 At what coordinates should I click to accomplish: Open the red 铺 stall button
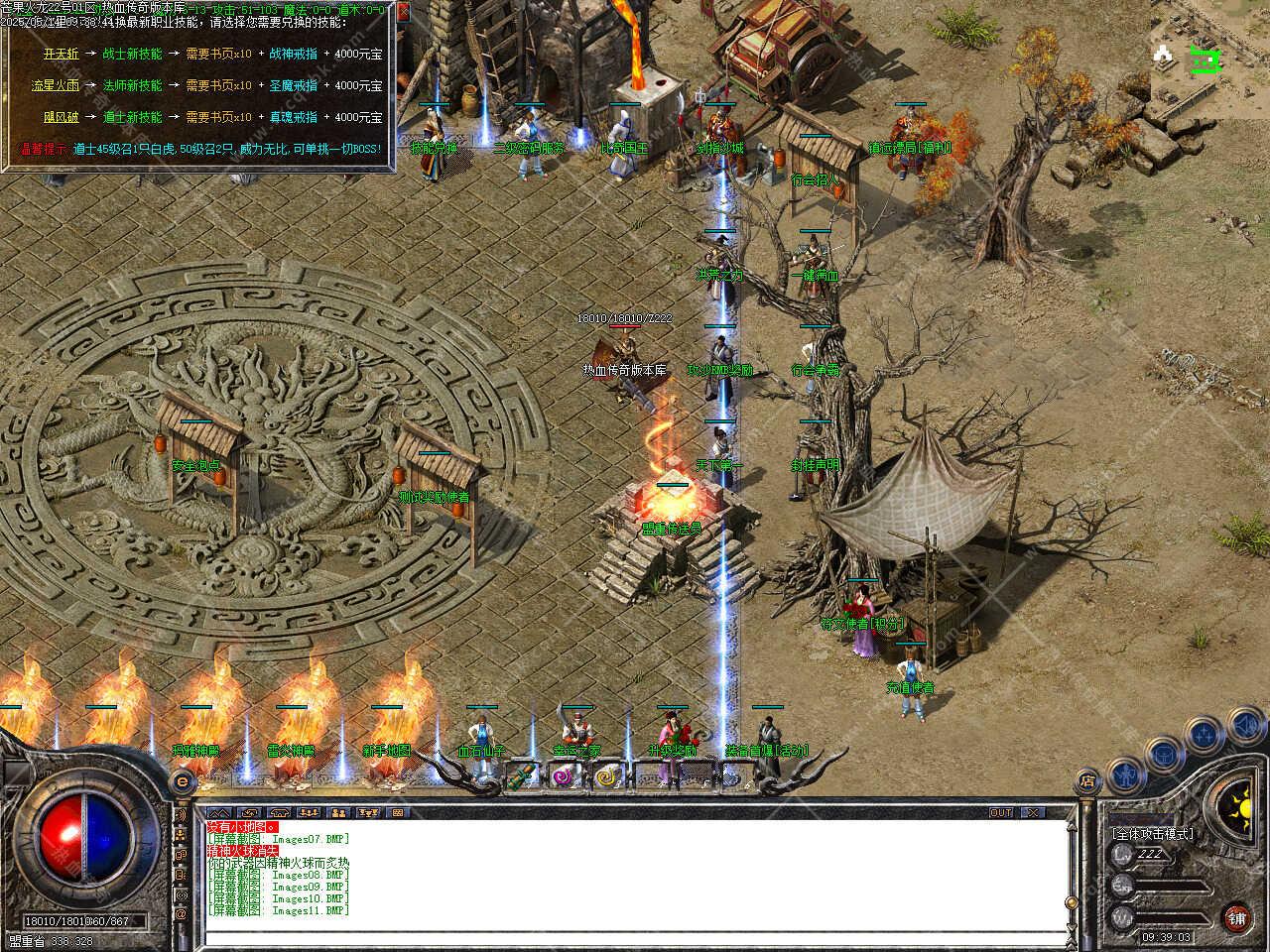1236,917
